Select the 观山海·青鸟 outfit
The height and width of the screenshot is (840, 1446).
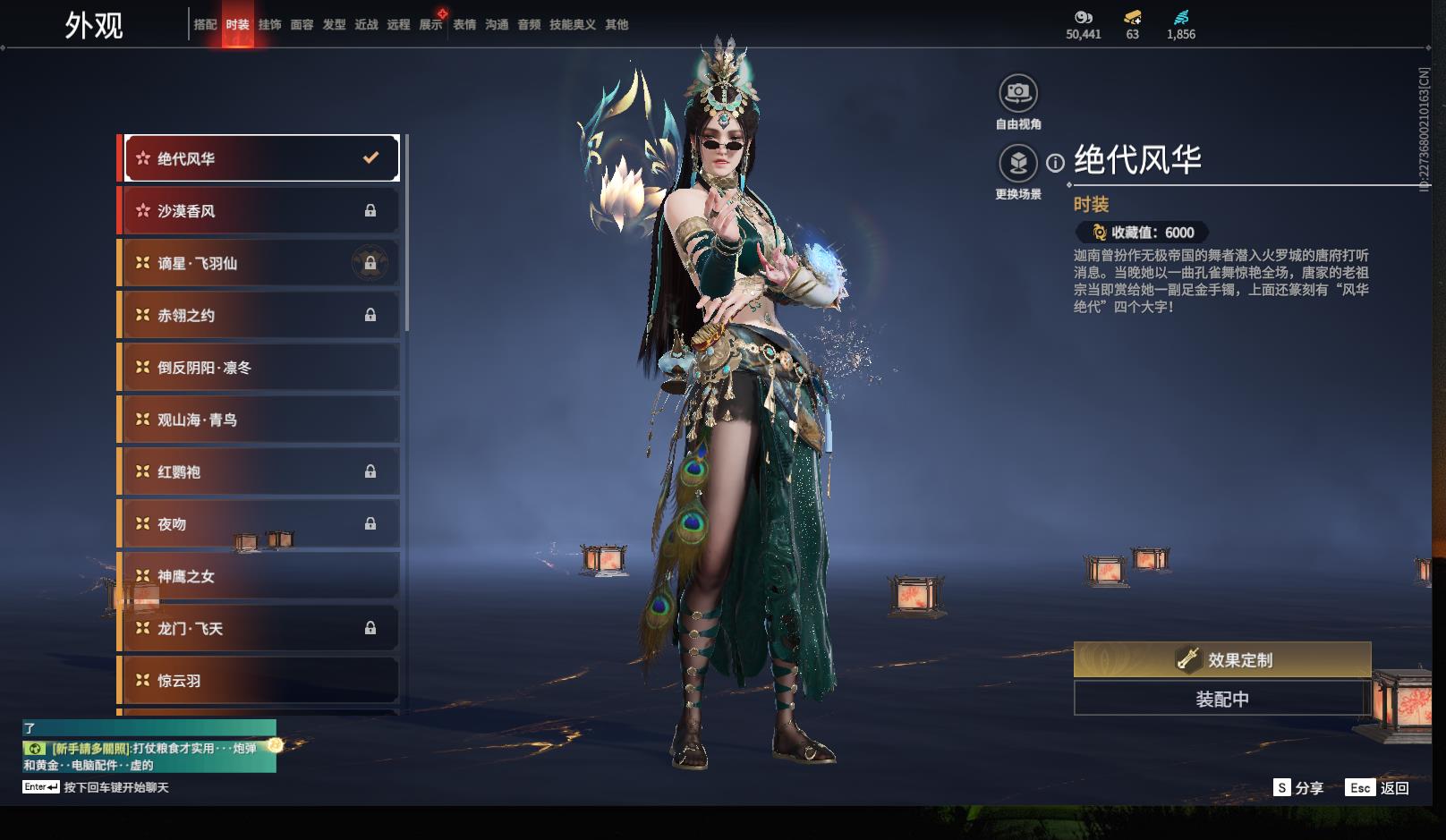click(260, 420)
